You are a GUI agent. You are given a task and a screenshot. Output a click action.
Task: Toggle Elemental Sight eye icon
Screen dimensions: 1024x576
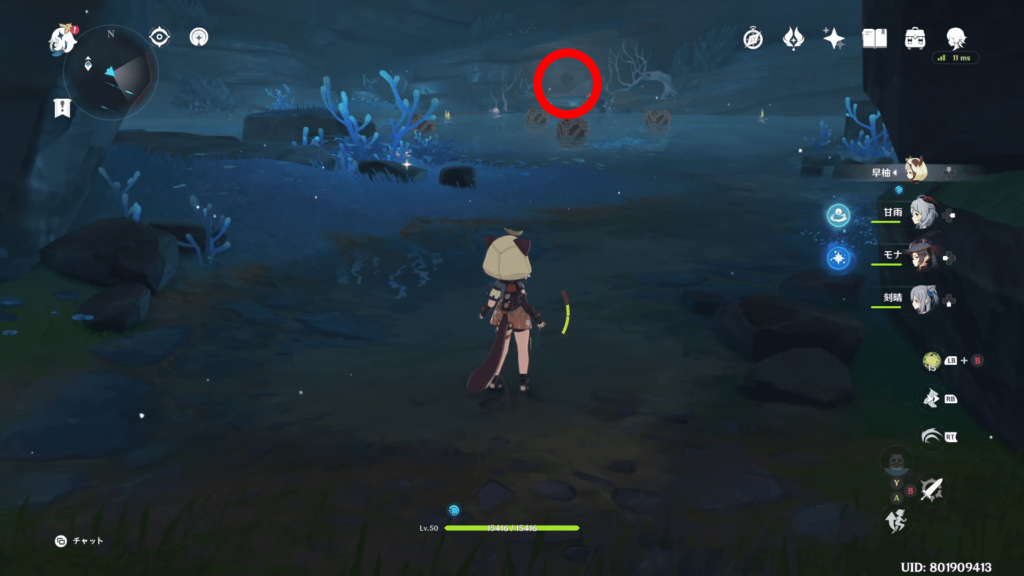(159, 37)
